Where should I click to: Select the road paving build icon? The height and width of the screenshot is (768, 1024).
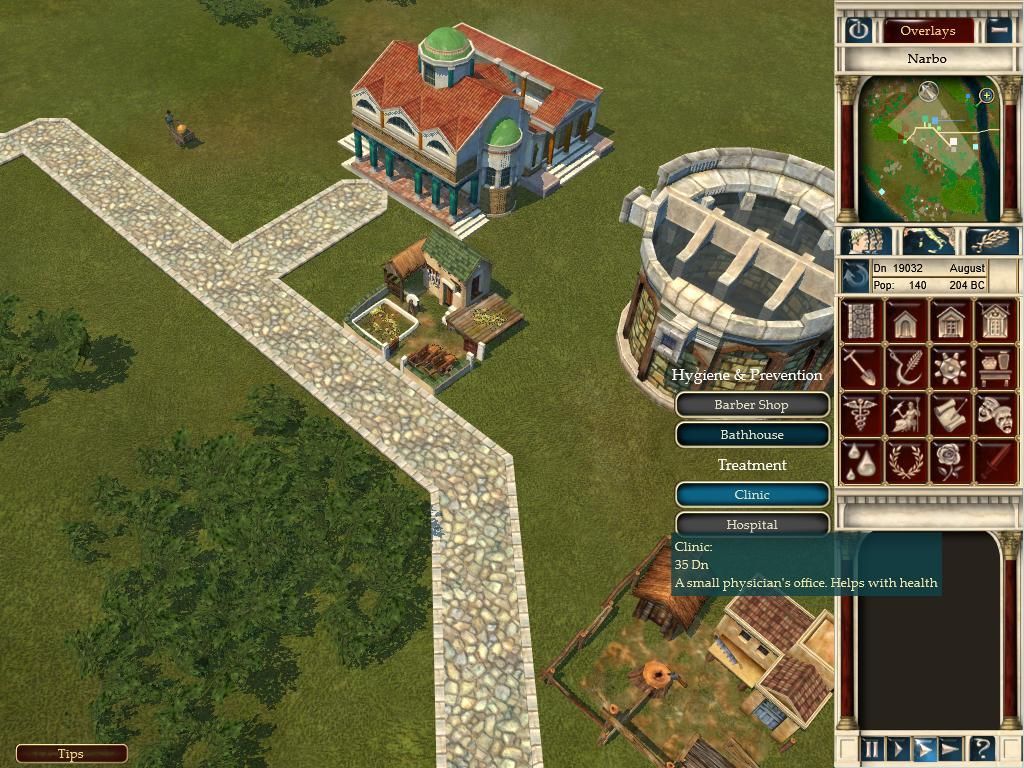(x=860, y=322)
